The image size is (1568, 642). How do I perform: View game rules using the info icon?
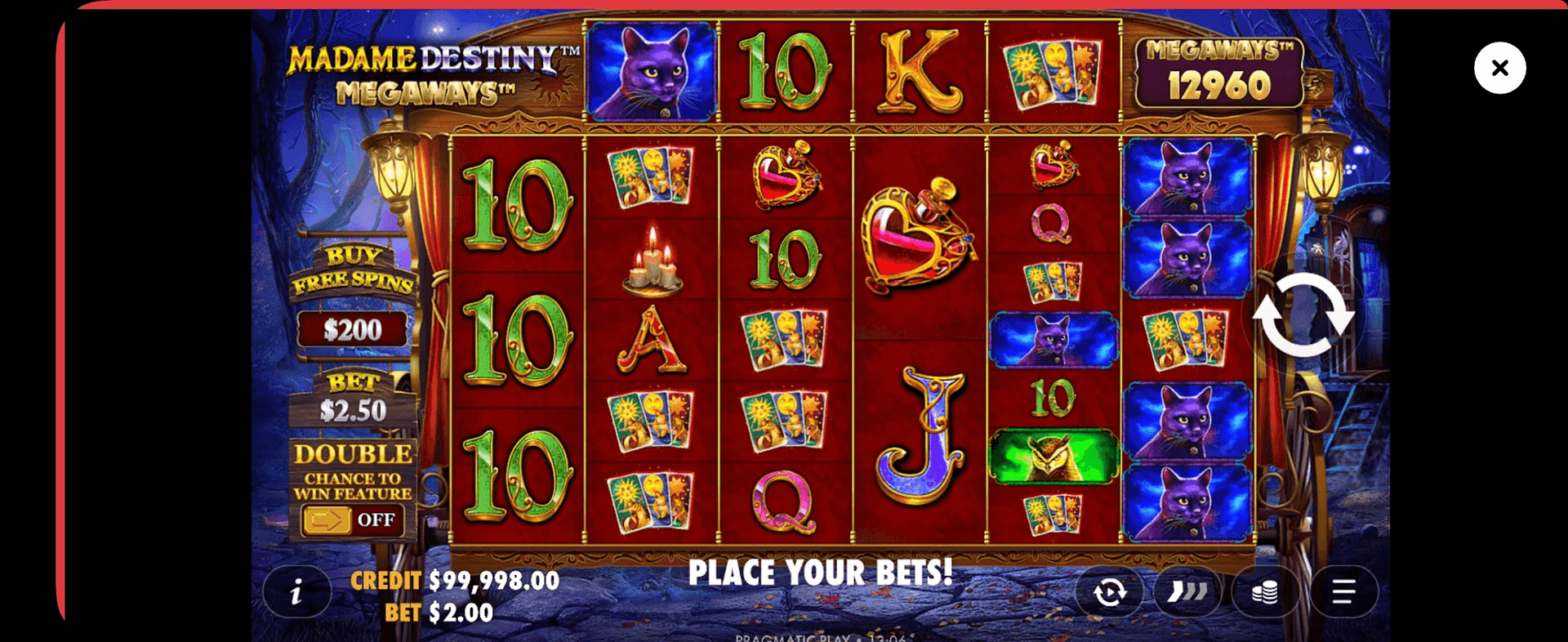pos(297,591)
